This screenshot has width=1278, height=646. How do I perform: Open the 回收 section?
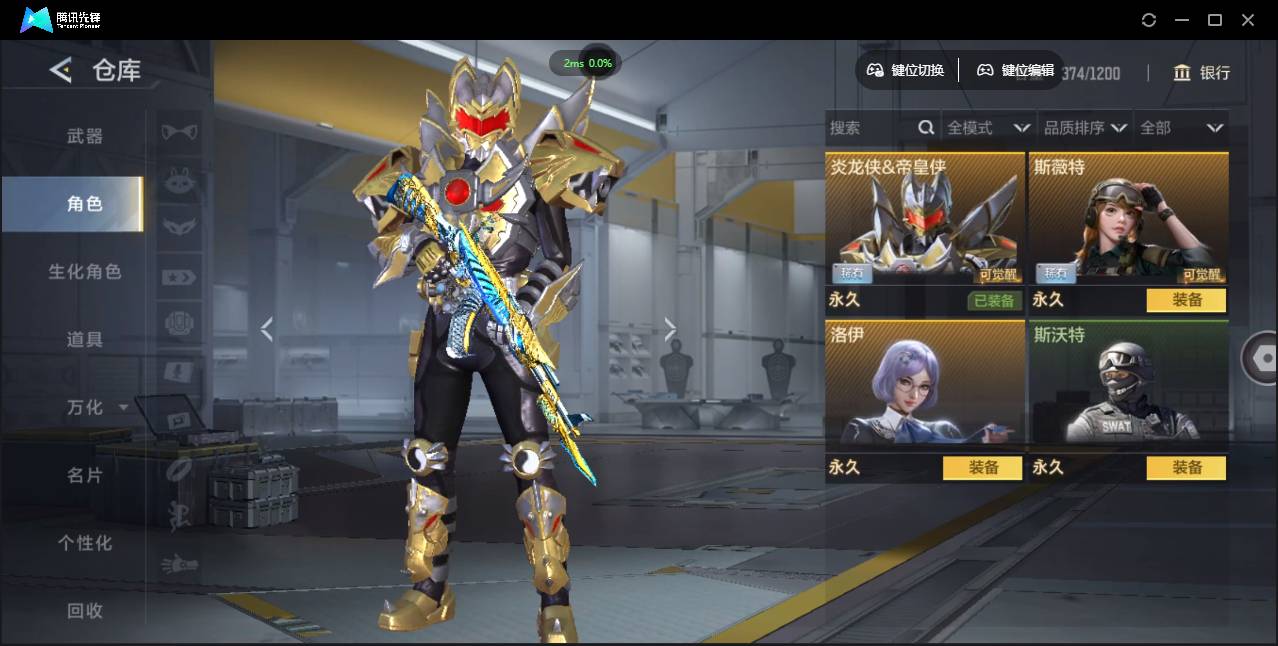point(85,611)
